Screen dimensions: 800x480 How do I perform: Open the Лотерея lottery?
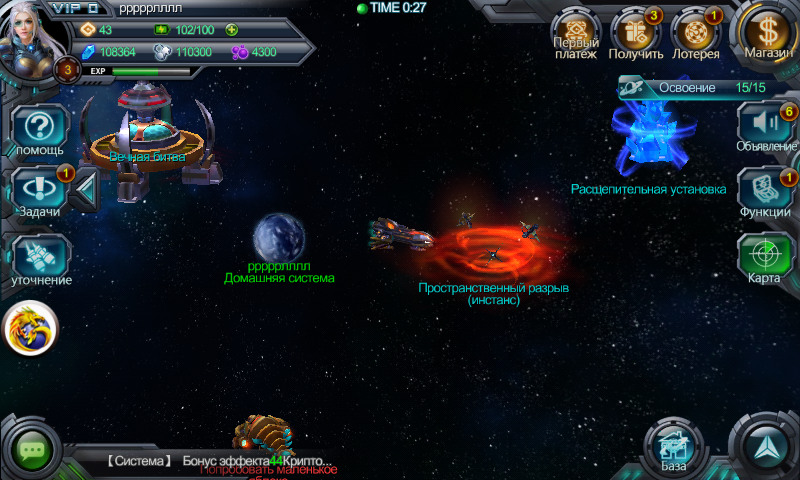click(x=695, y=35)
